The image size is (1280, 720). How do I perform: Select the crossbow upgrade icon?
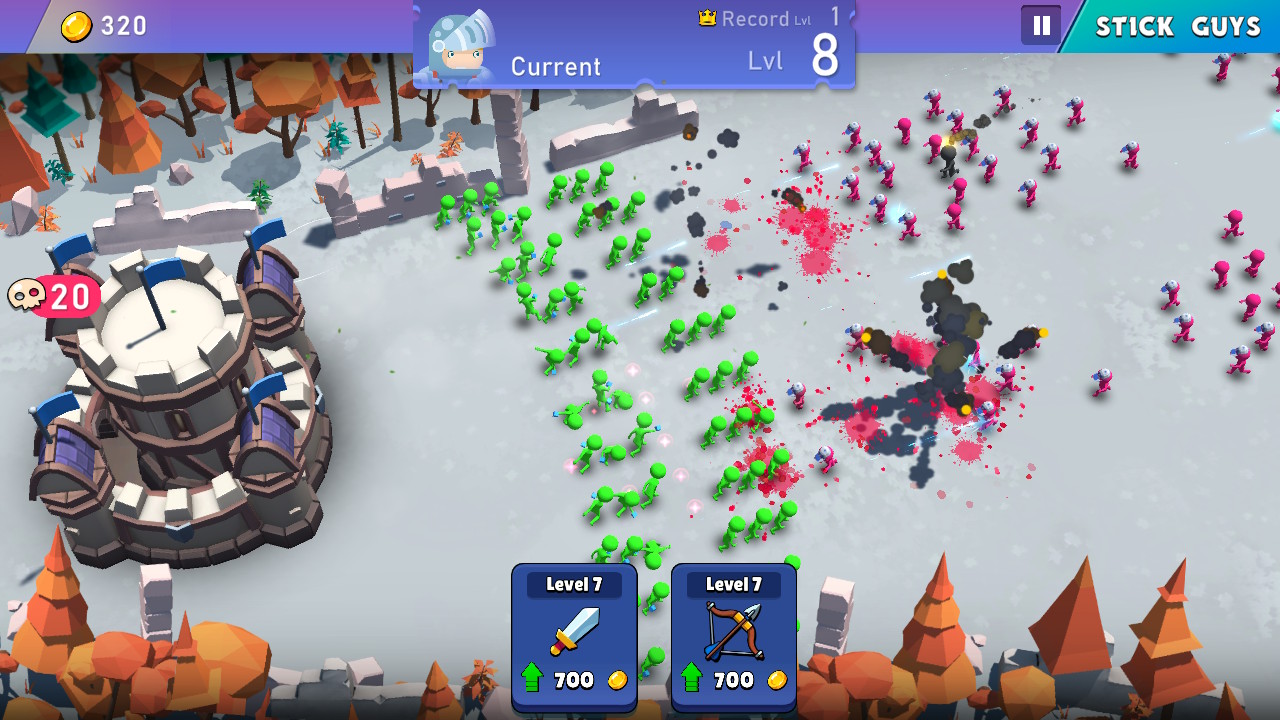pos(732,630)
